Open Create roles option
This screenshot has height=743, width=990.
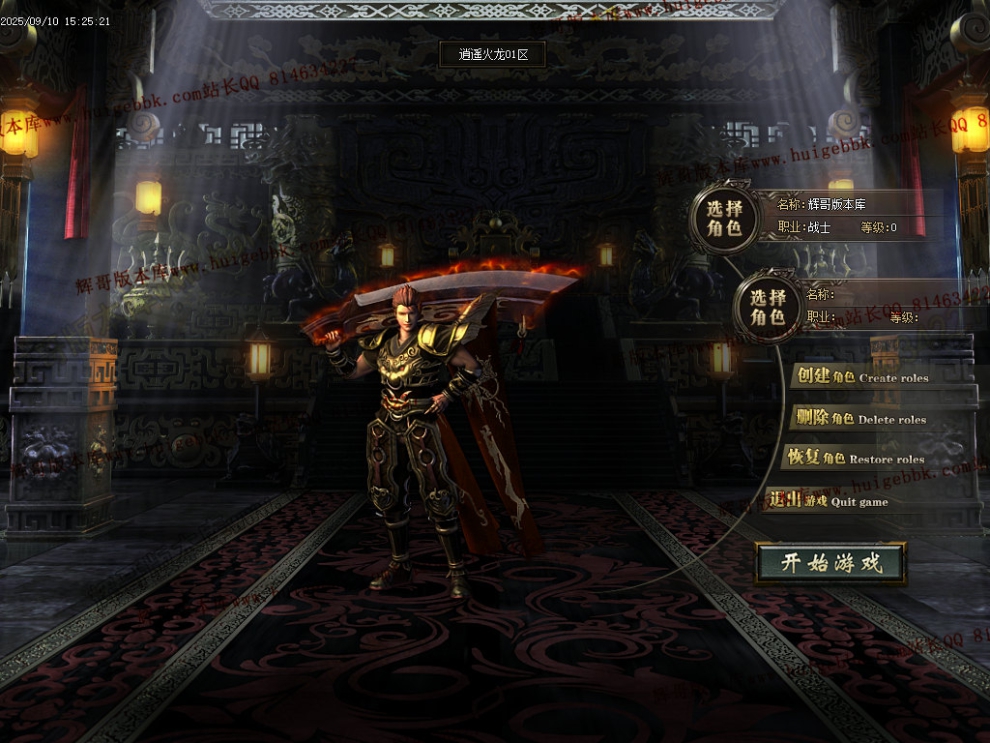[x=861, y=377]
